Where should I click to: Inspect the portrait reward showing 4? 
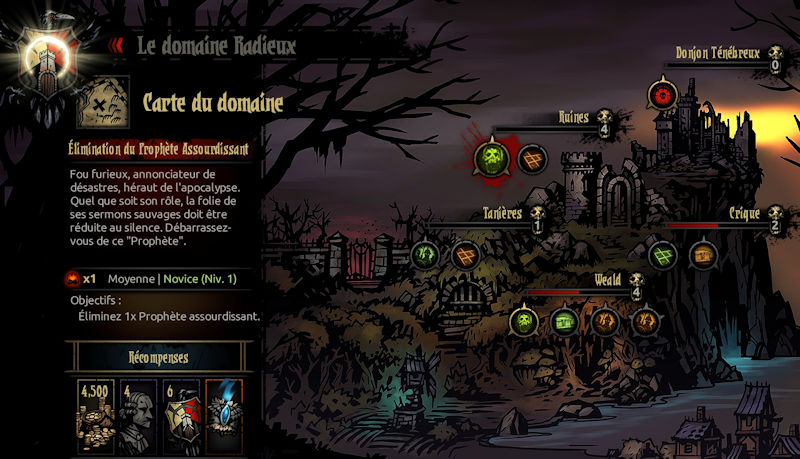[x=136, y=411]
